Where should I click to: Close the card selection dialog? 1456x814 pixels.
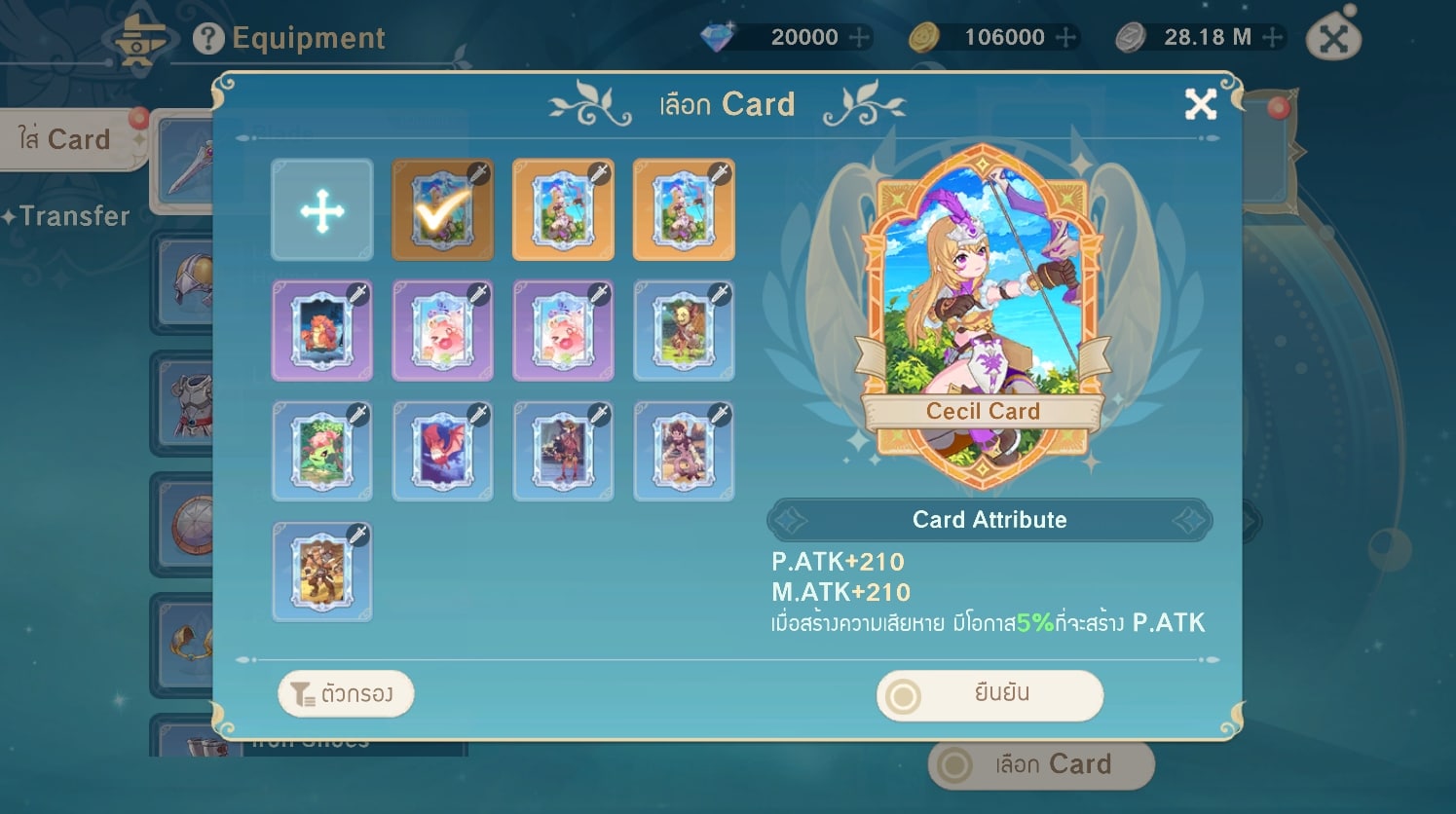[x=1200, y=104]
